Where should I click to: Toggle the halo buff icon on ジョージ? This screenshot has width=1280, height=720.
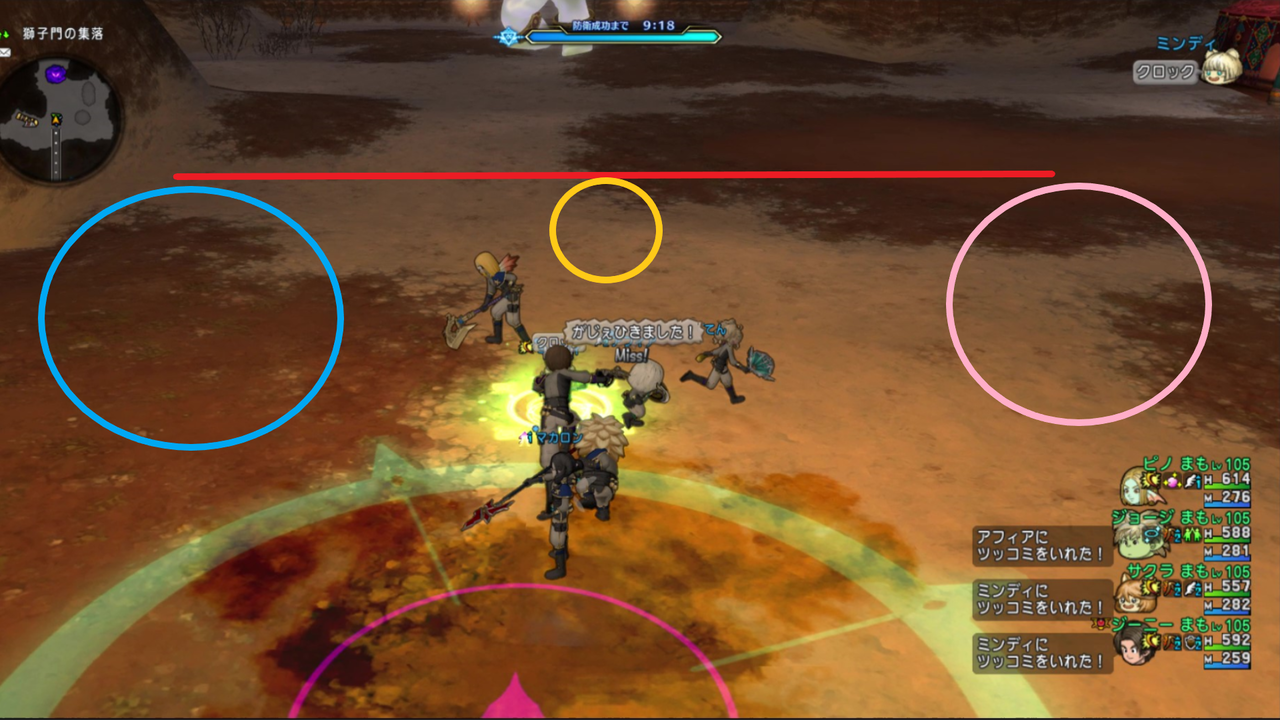click(1152, 535)
